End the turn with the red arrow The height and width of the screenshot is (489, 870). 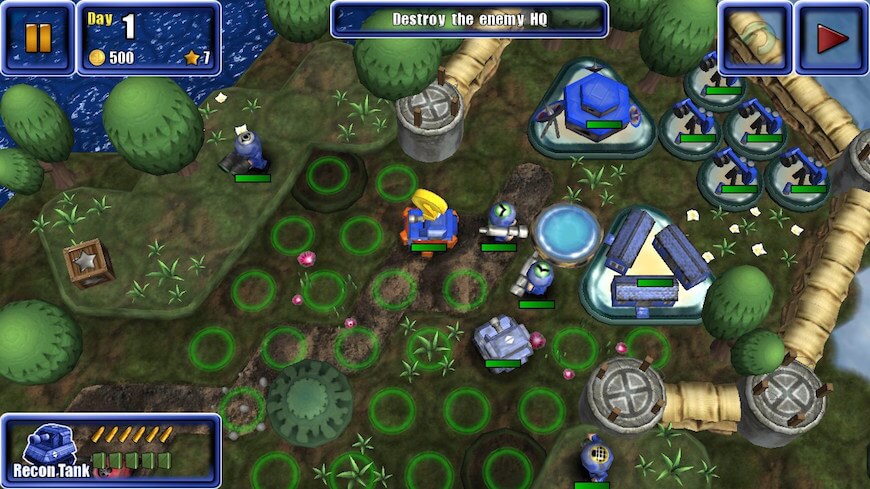click(831, 39)
